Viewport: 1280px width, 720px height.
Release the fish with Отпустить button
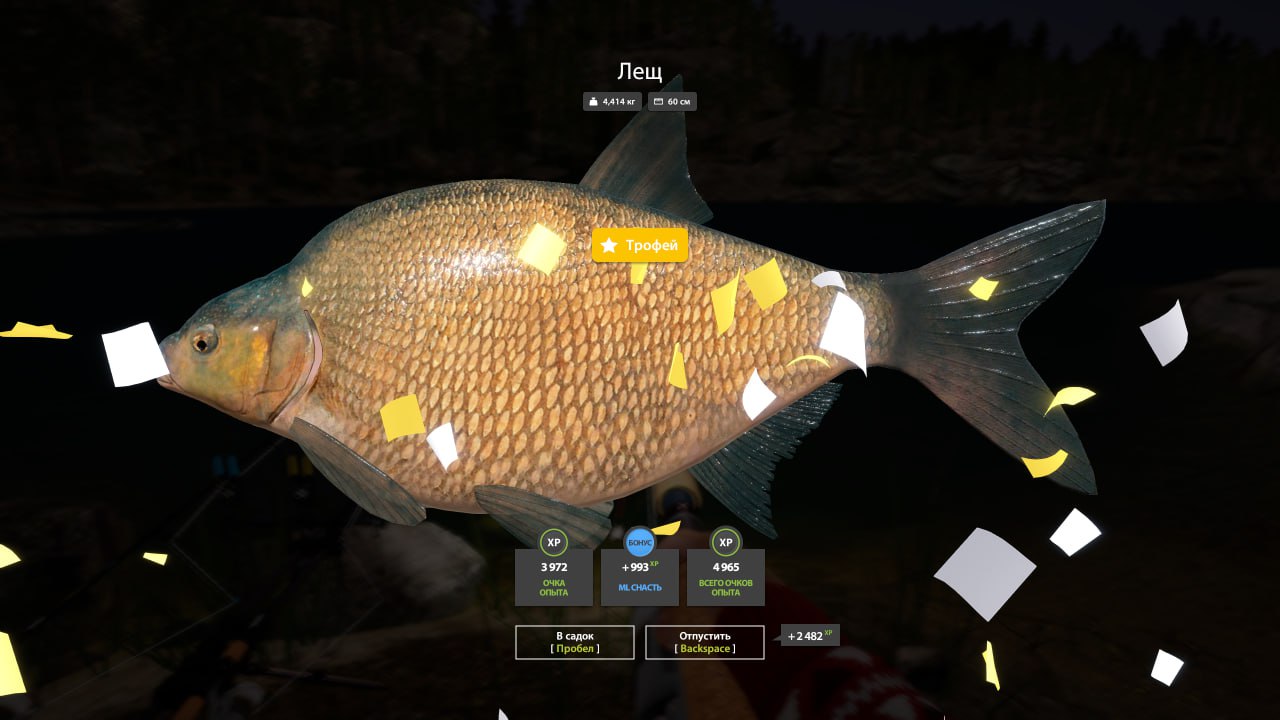[705, 642]
